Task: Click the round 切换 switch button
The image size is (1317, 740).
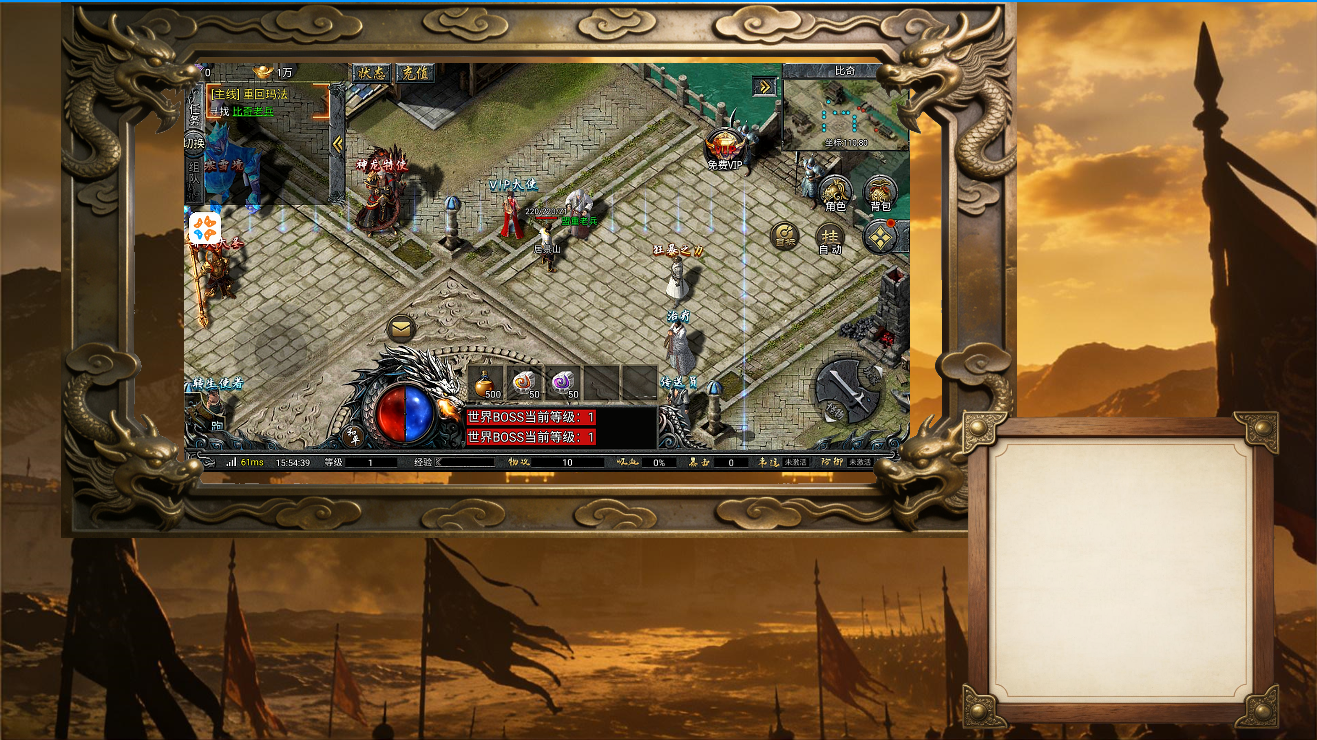Action: point(194,145)
